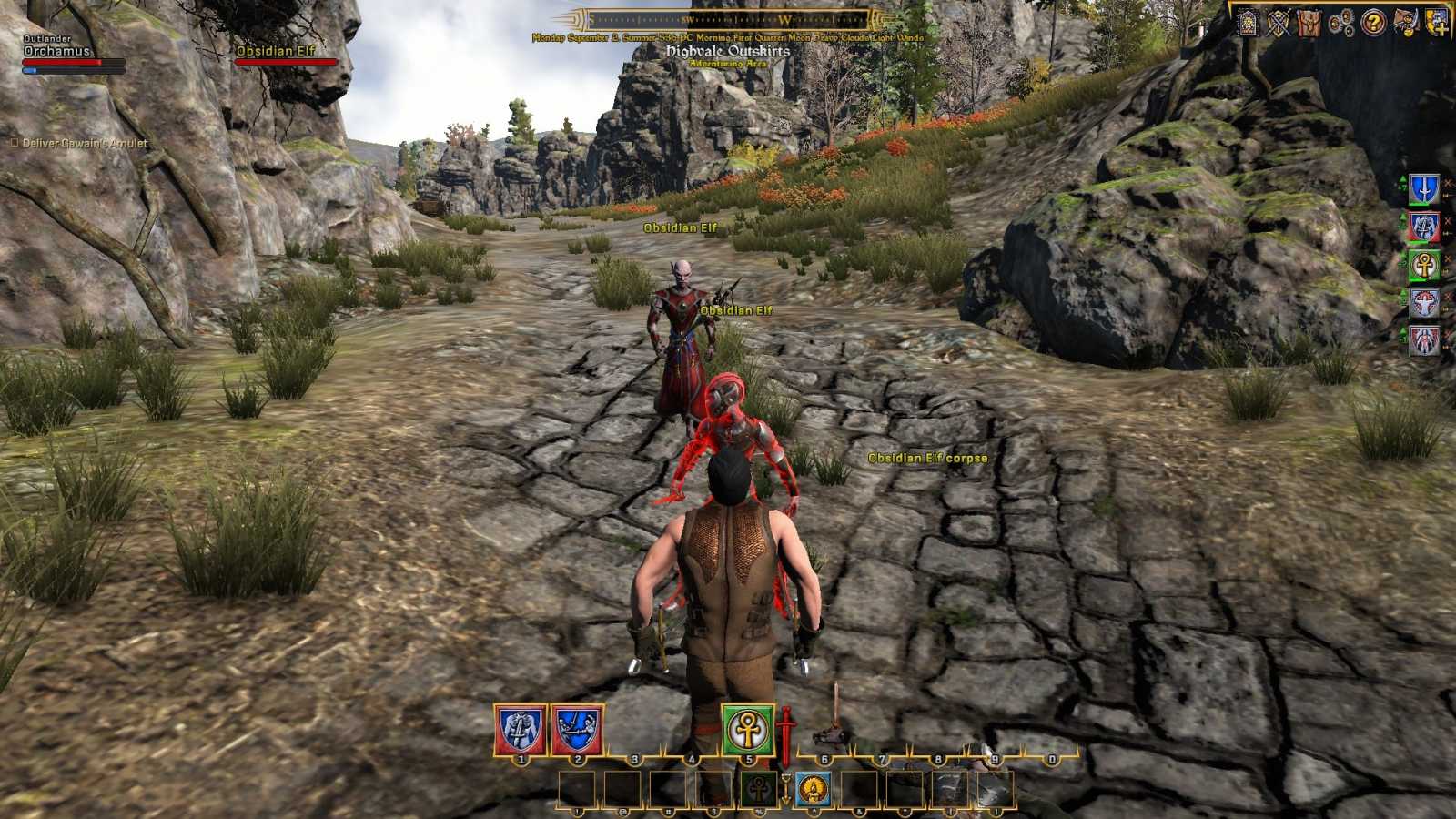Select the Obsidian Elf target nameplate

point(276,51)
